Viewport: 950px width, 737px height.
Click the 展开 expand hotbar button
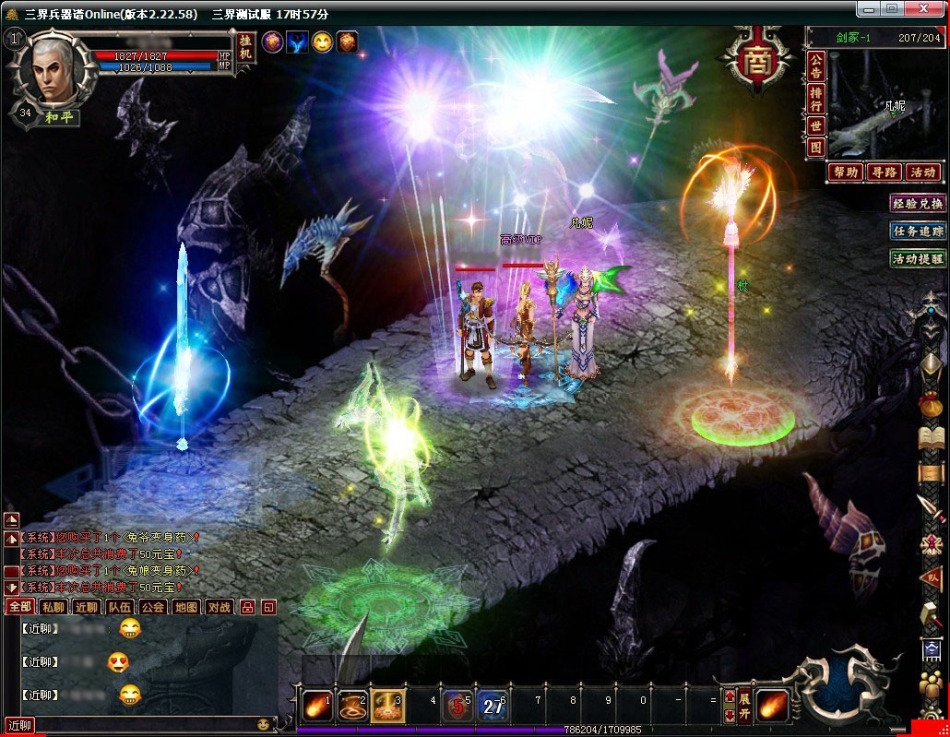click(x=745, y=705)
